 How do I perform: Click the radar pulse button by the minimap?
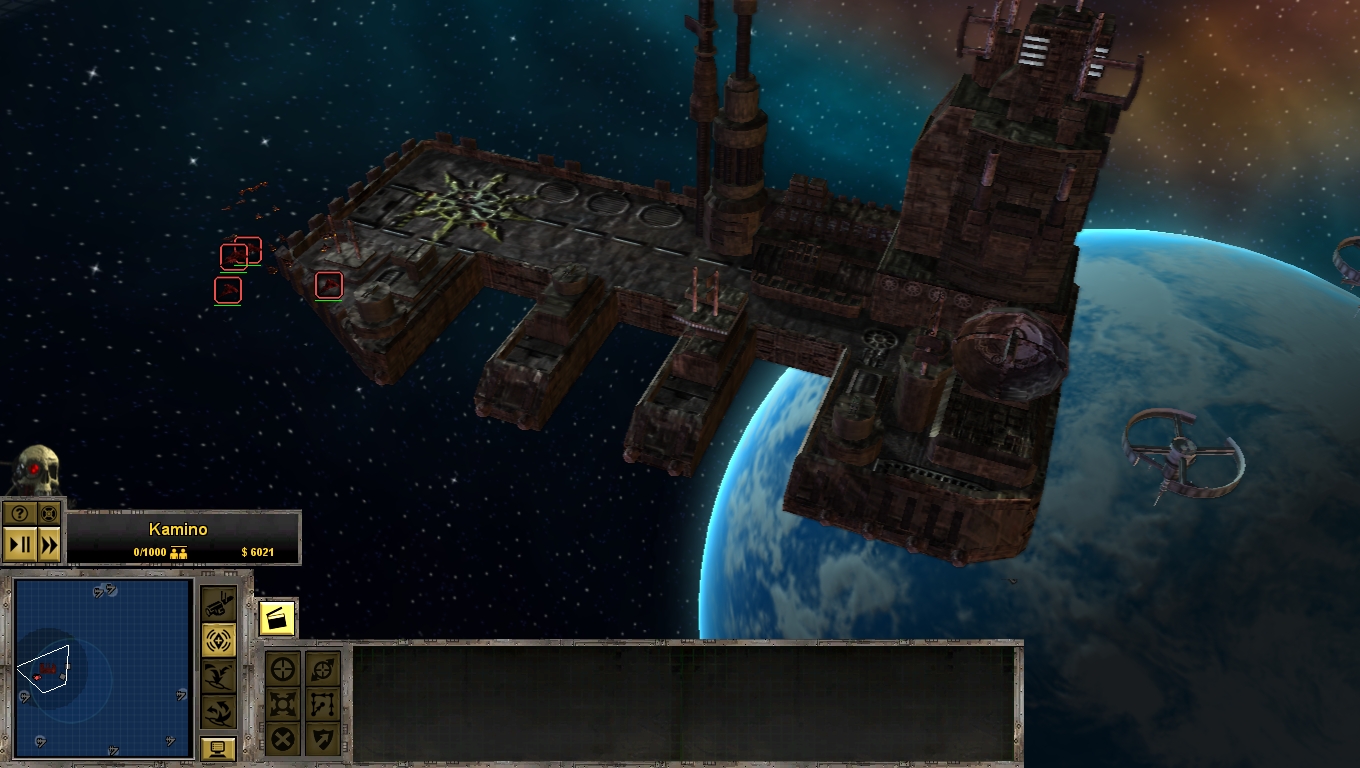coord(219,640)
